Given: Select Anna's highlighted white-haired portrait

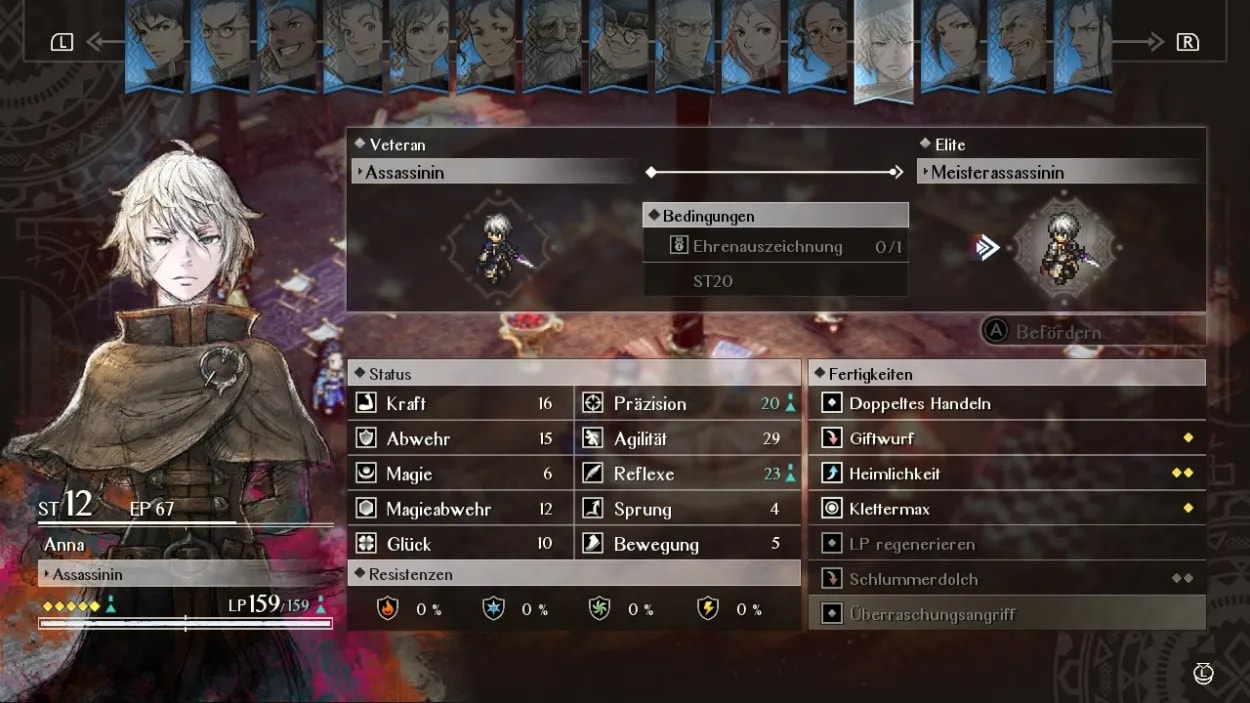Looking at the screenshot, I should tap(884, 48).
